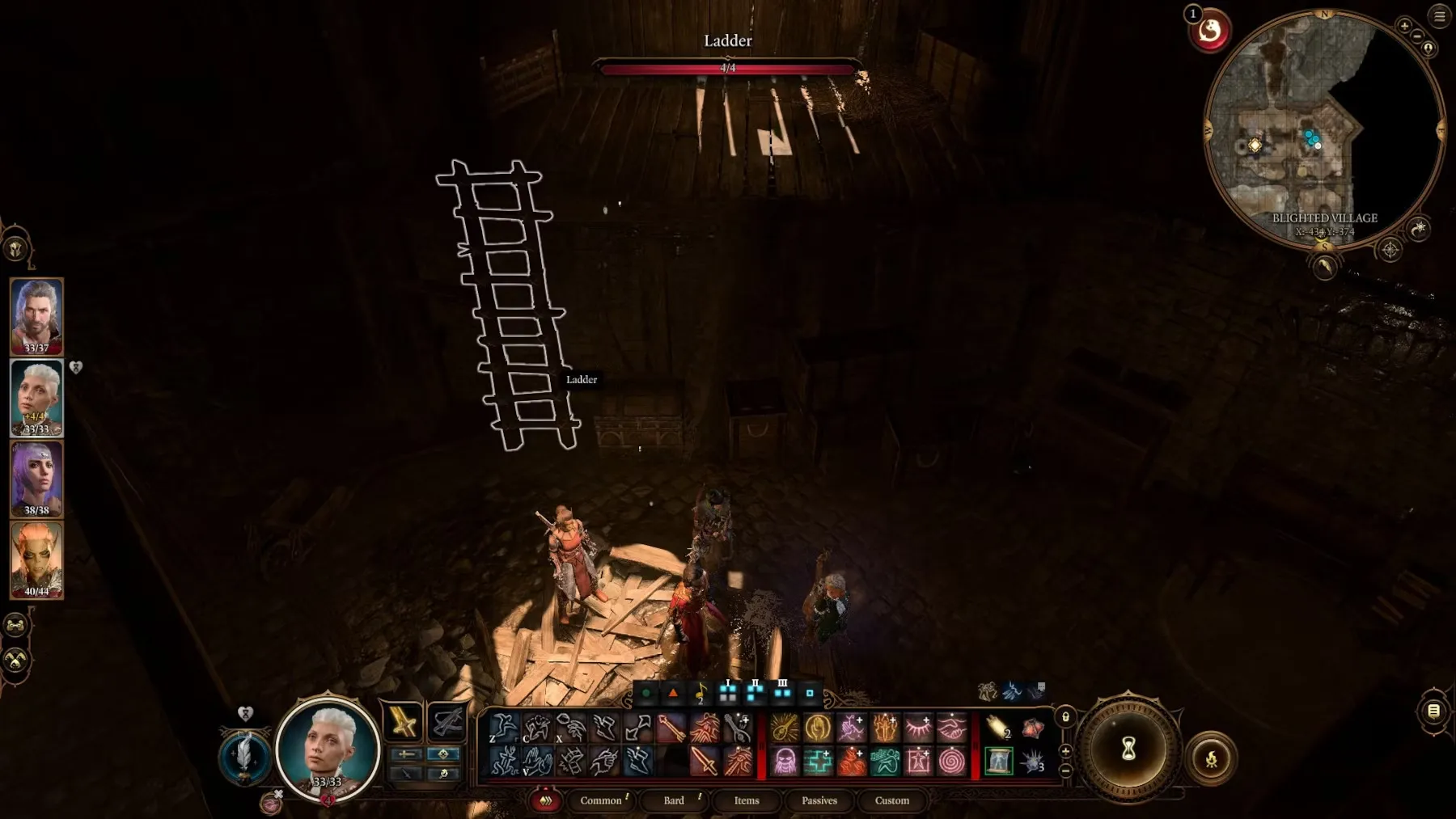Select the orange-haired companion portrait
Image resolution: width=1456 pixels, height=819 pixels.
pyautogui.click(x=36, y=559)
